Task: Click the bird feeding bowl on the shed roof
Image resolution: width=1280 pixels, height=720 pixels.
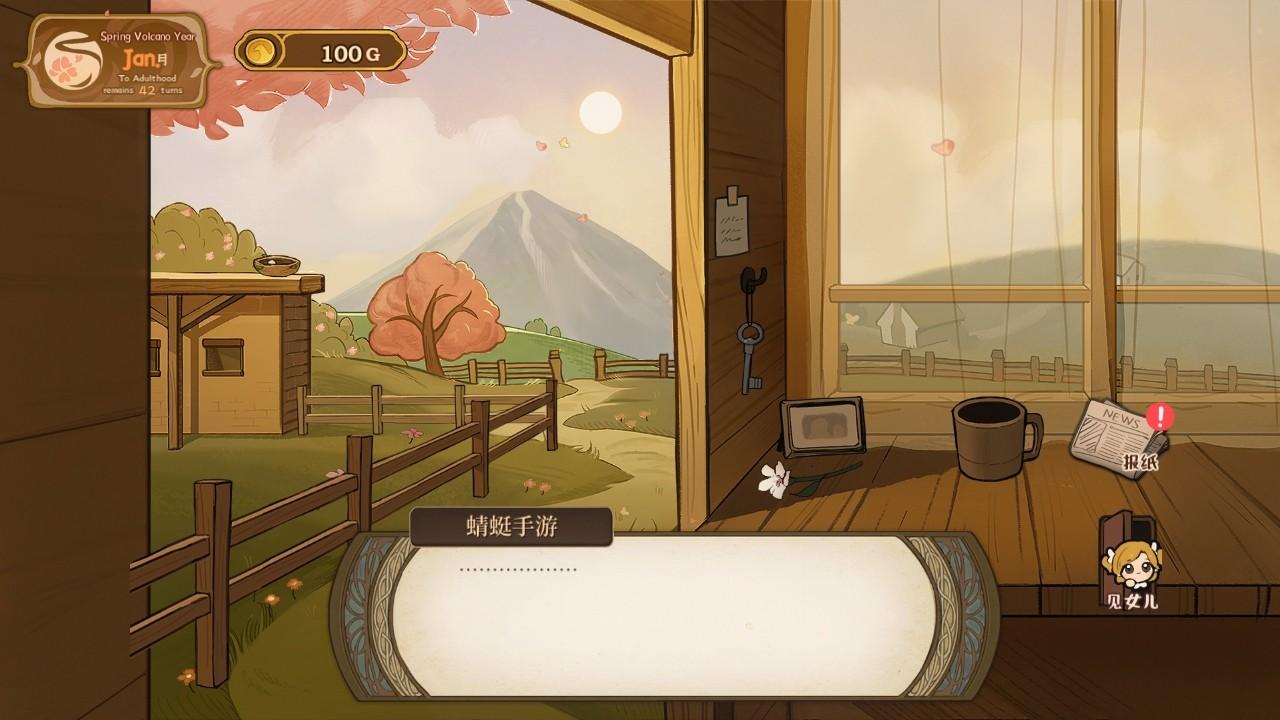Action: click(x=275, y=265)
